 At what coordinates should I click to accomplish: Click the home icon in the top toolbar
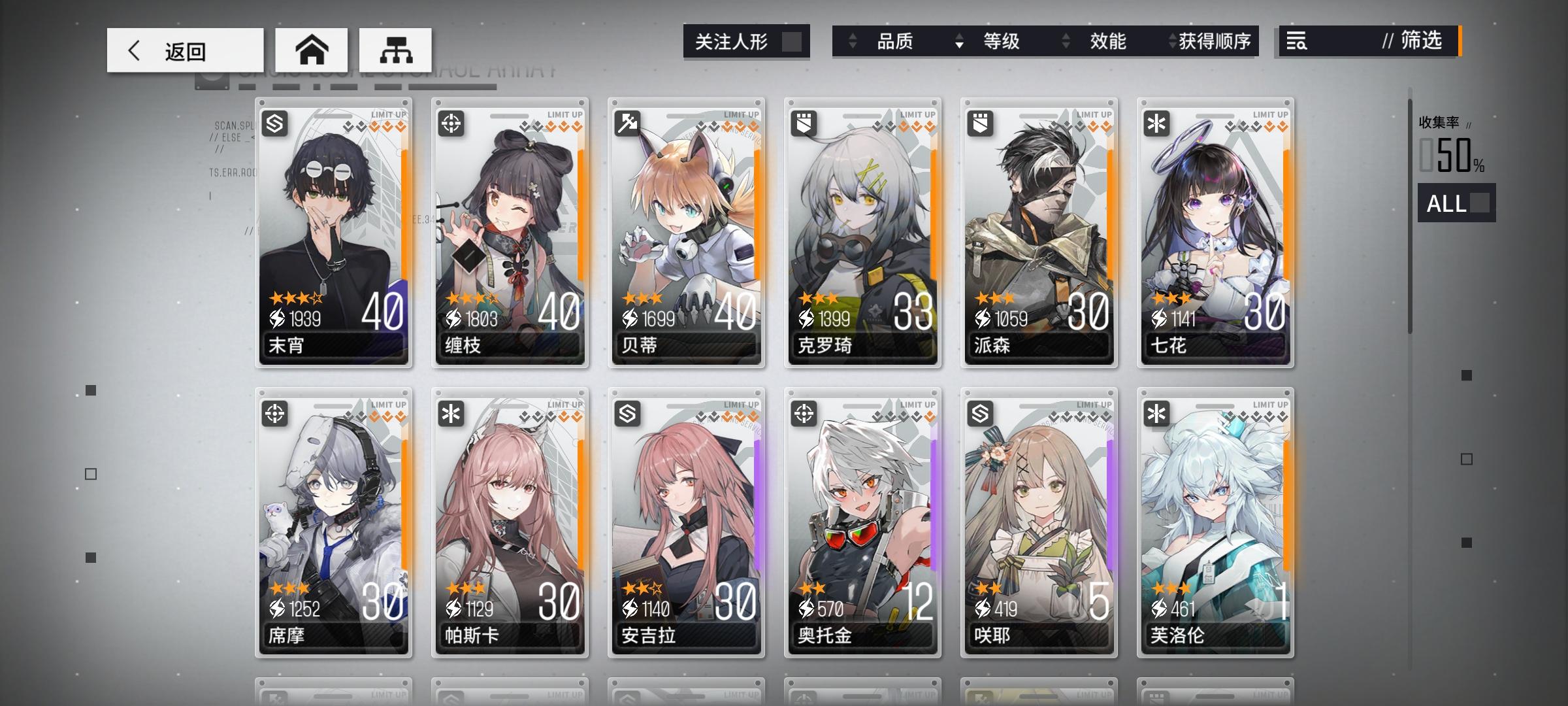click(x=312, y=49)
